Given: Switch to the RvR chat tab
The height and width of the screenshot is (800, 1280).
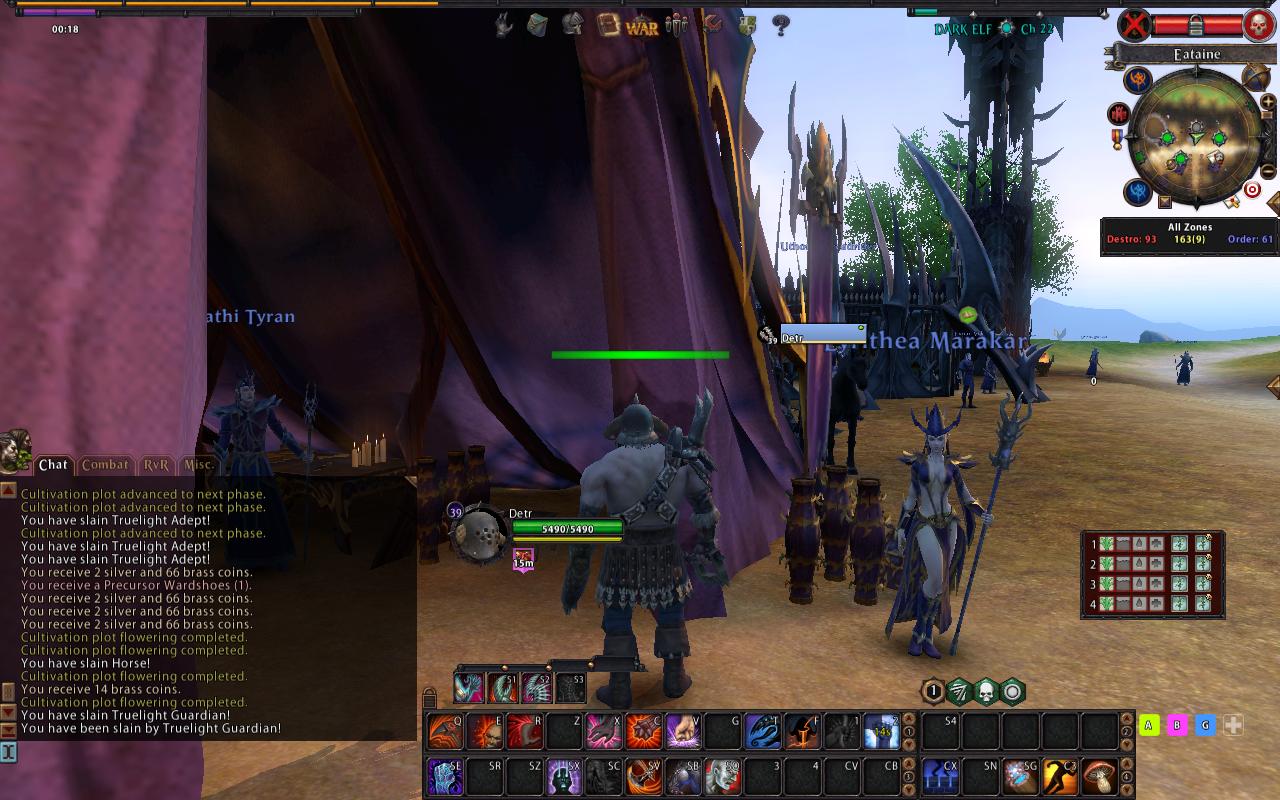Looking at the screenshot, I should [156, 465].
